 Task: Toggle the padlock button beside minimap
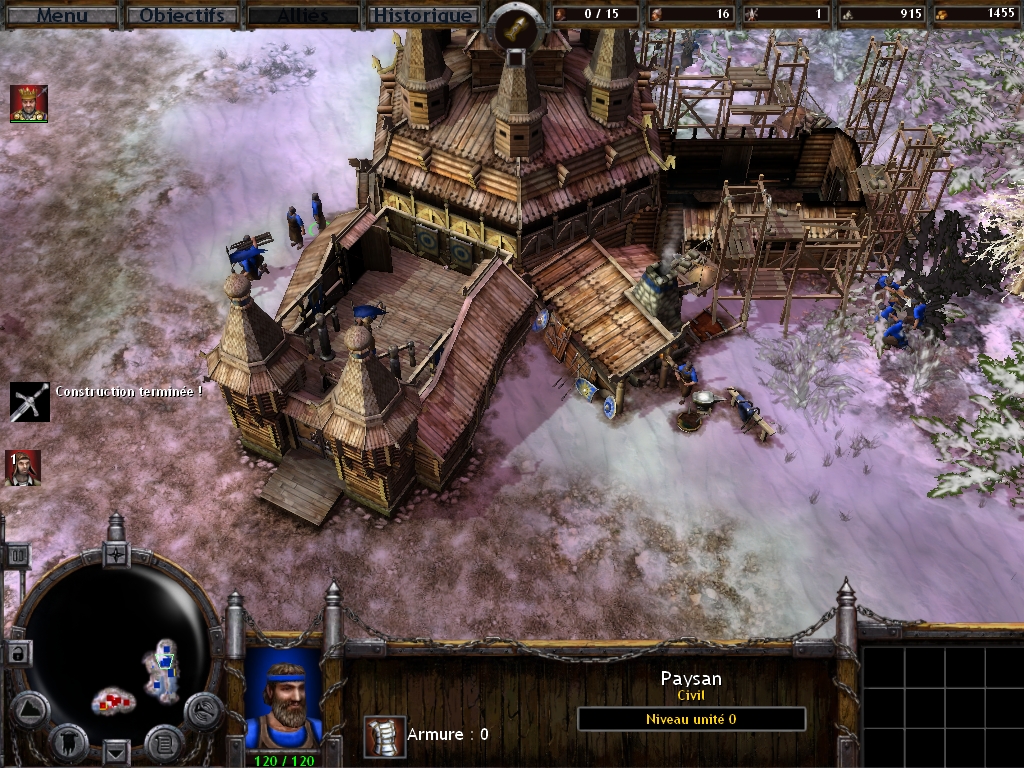pos(17,653)
